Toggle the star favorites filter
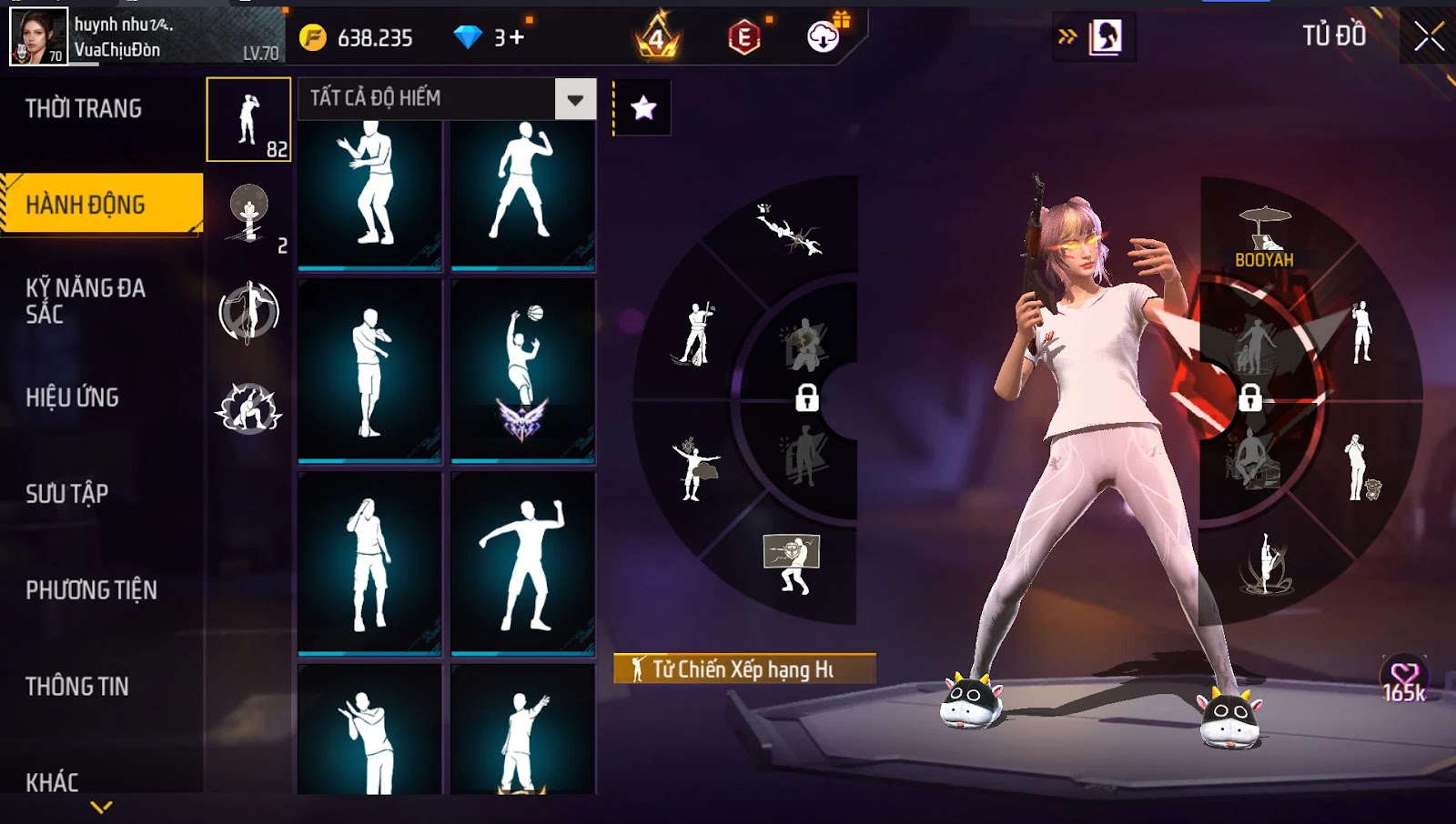The height and width of the screenshot is (824, 1456). pos(643,108)
